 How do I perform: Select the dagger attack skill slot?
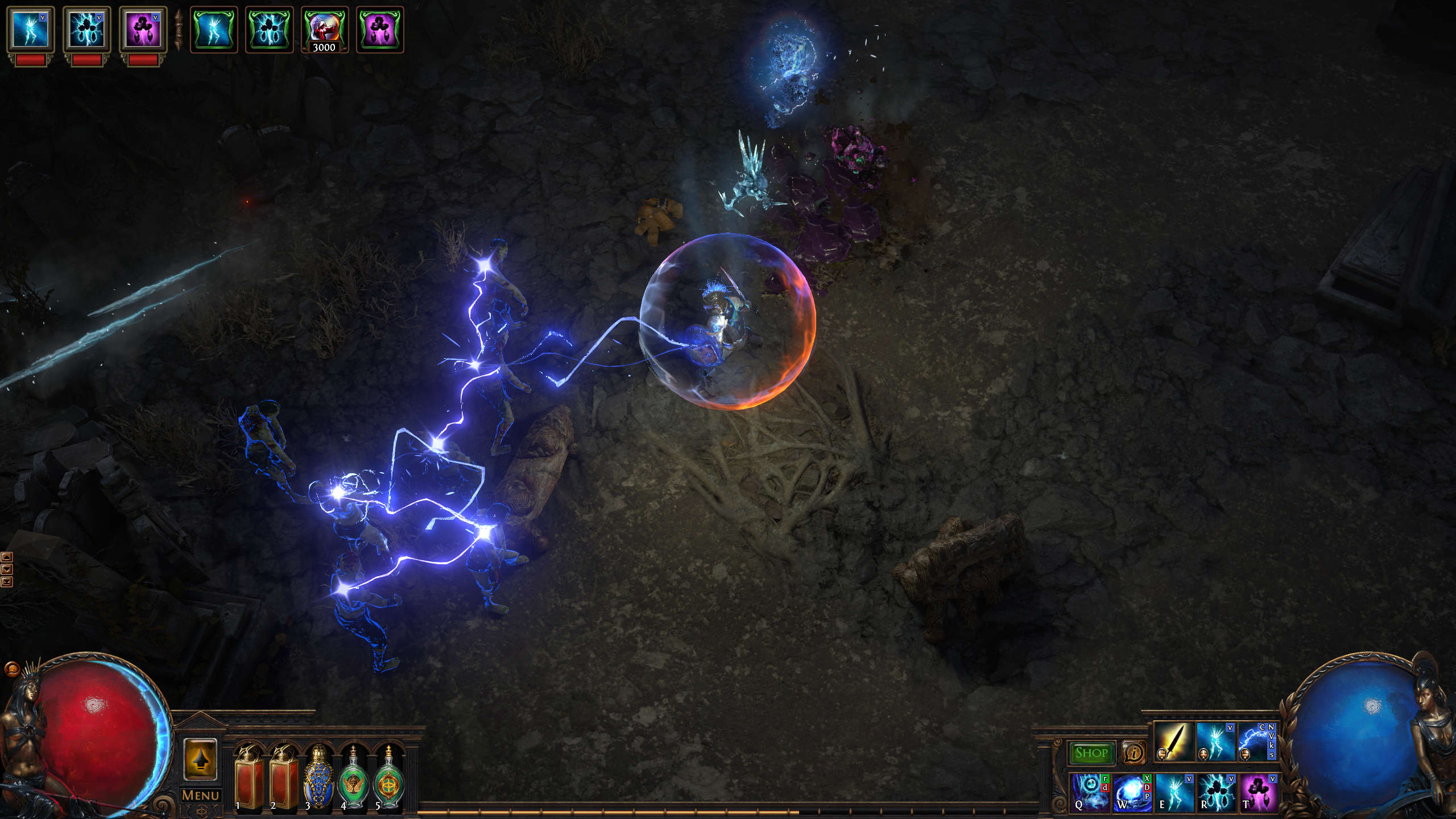click(x=1174, y=742)
